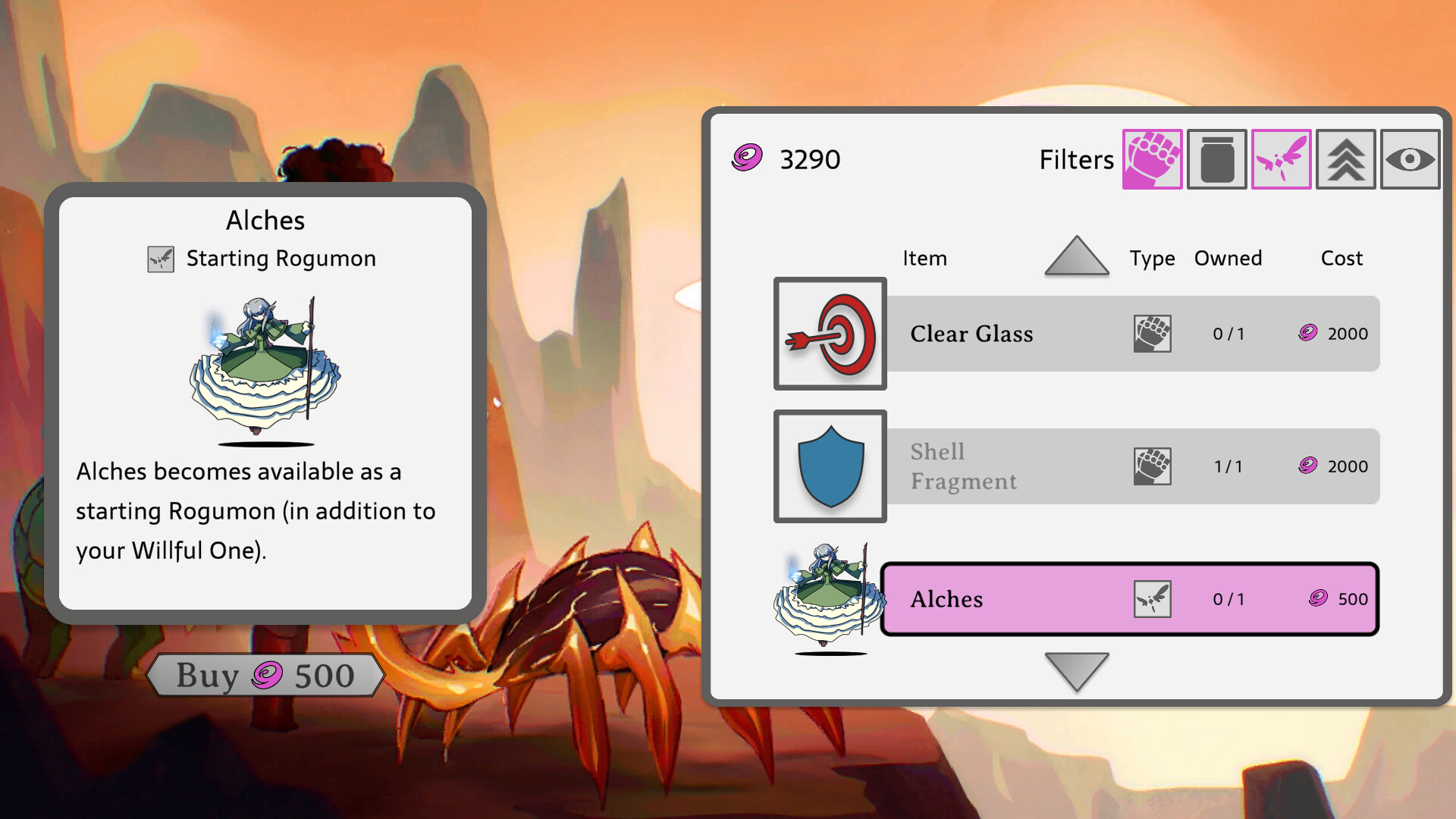Image resolution: width=1456 pixels, height=819 pixels.
Task: Select the gauntlet filter icon
Action: pos(1152,159)
